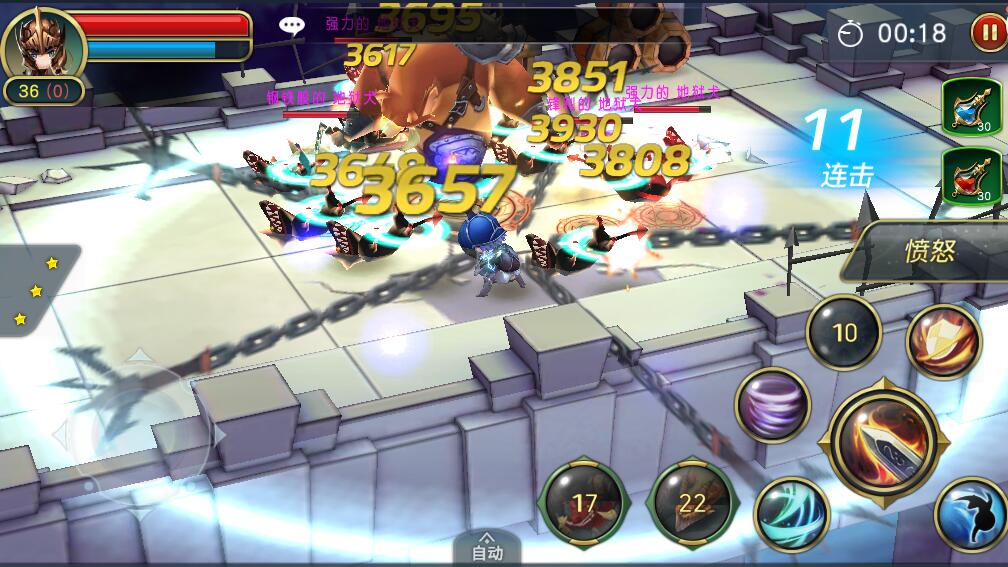Open the chat speech bubble
The height and width of the screenshot is (567, 1008).
[x=291, y=27]
